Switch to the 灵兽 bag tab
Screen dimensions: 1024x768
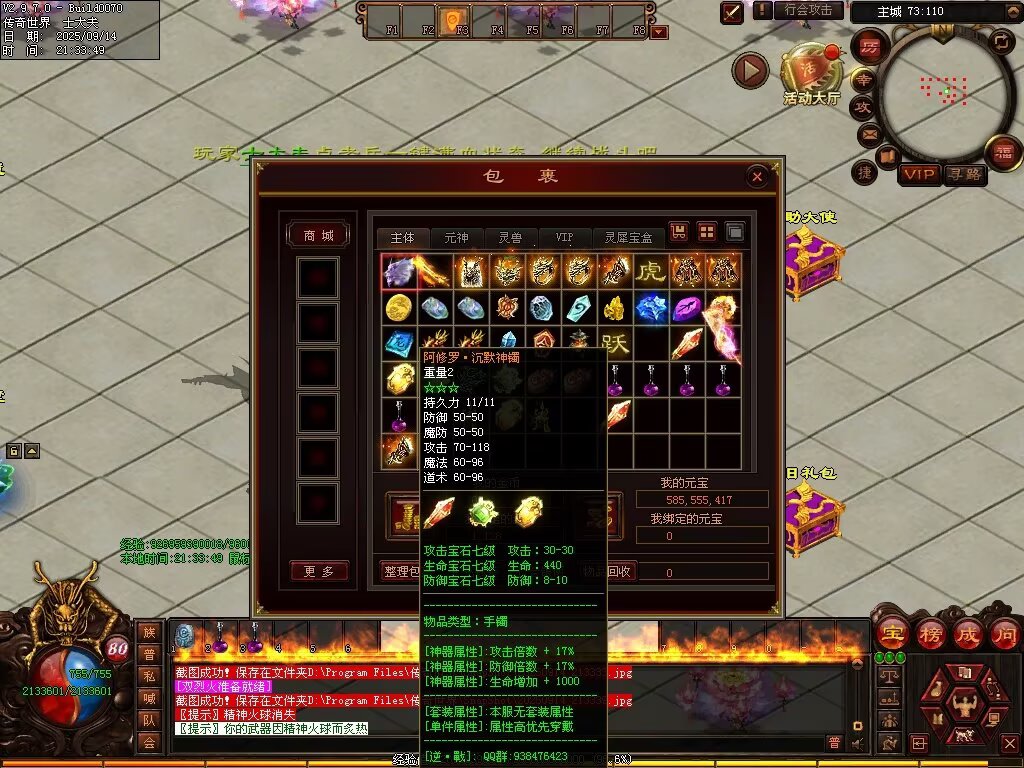(x=510, y=238)
